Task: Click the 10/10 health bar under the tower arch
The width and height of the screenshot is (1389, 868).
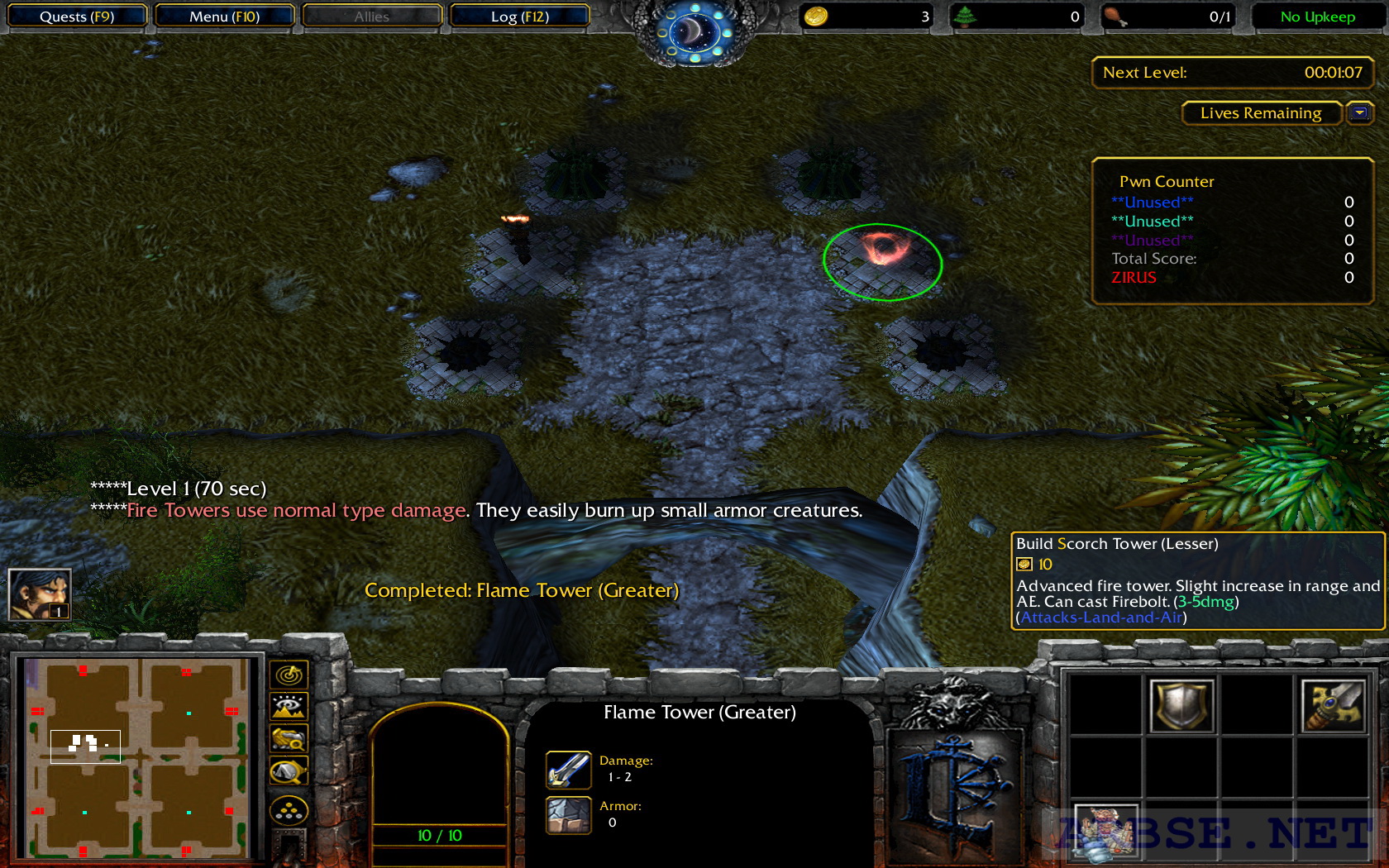Action: pos(441,835)
